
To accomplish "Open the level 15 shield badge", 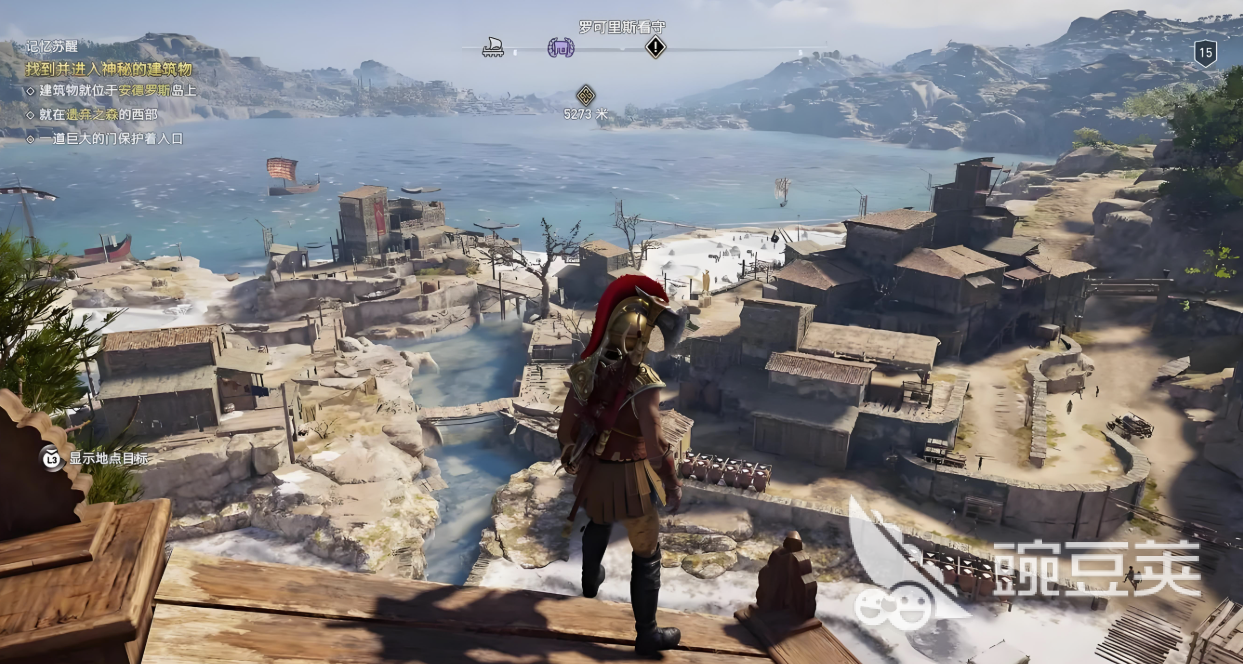I will pos(1205,53).
